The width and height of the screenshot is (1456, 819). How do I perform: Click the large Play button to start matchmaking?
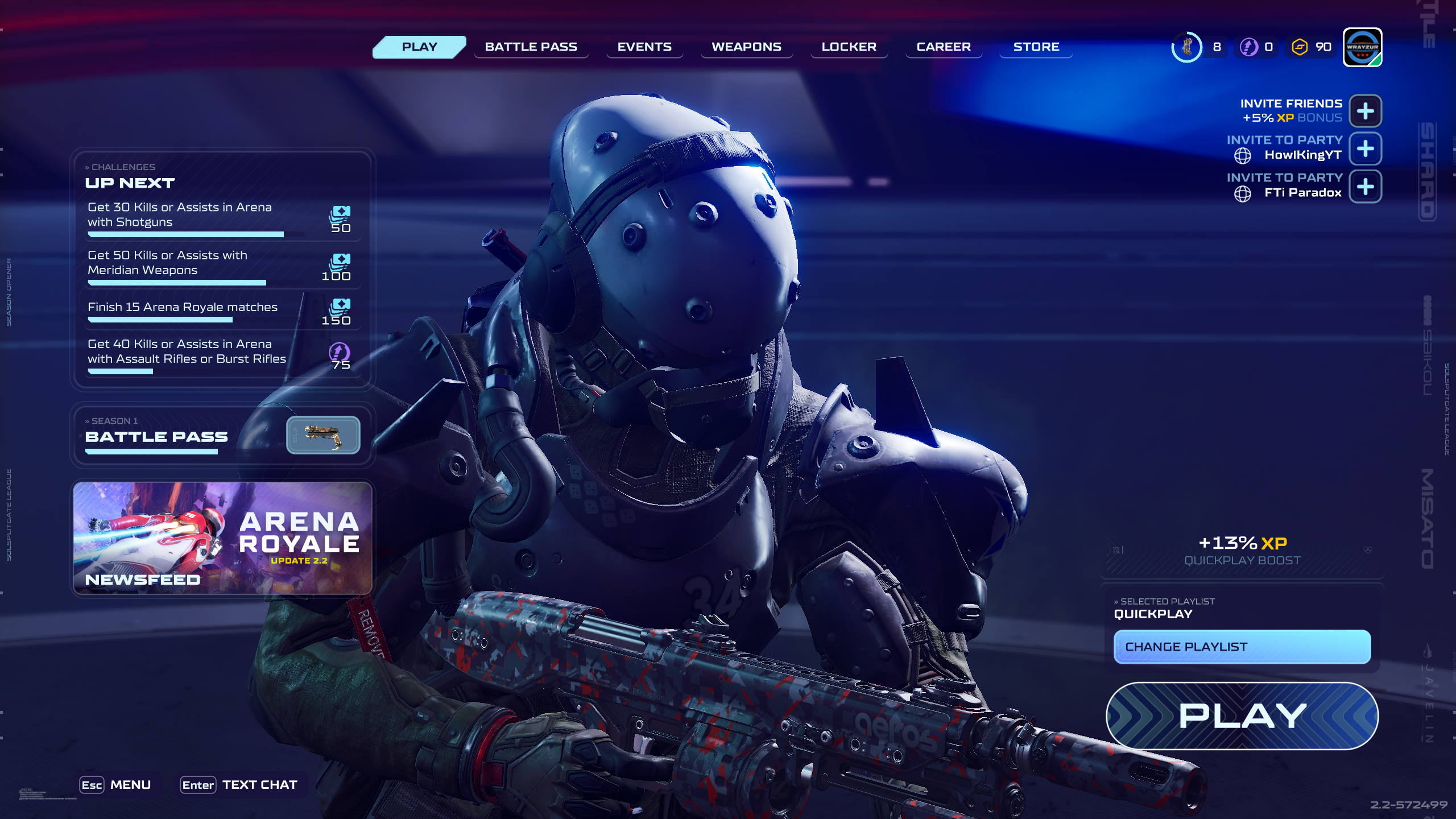click(1242, 715)
